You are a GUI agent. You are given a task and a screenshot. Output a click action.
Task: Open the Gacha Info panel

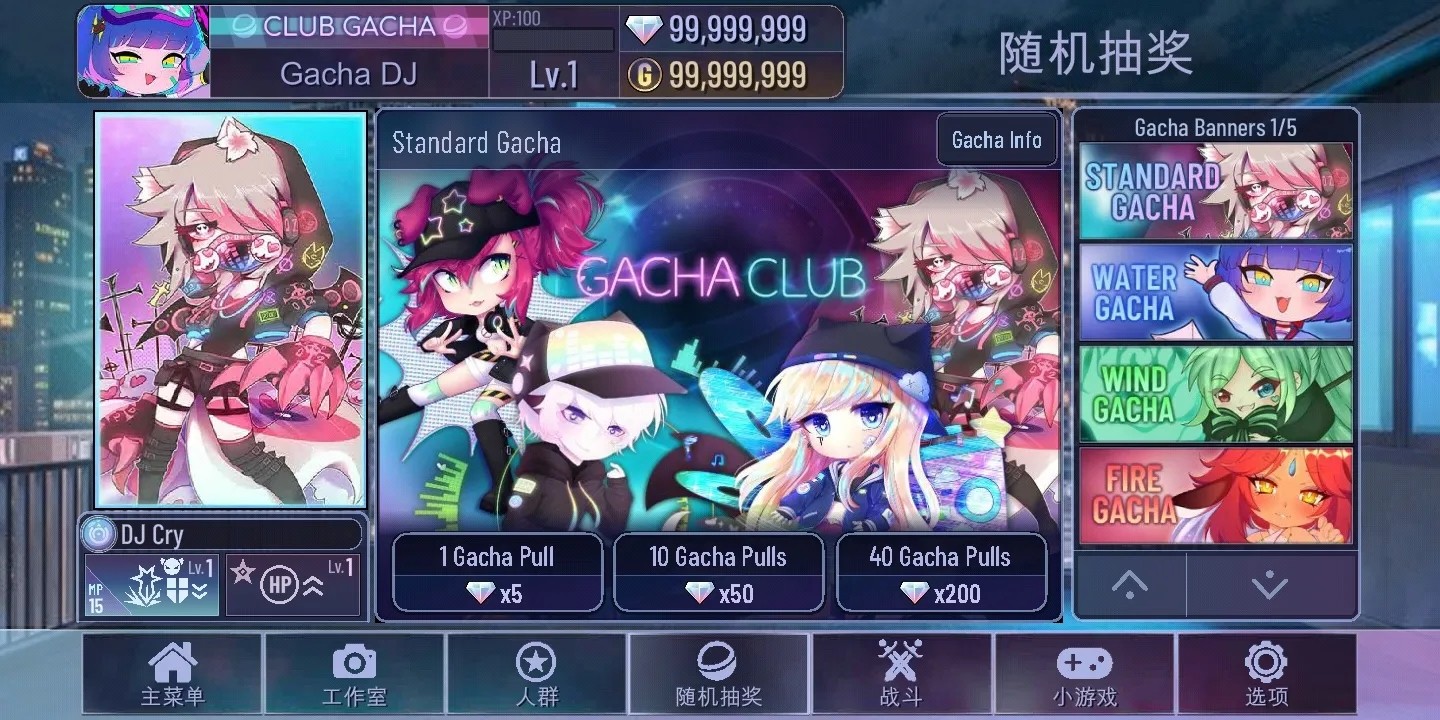tap(996, 140)
